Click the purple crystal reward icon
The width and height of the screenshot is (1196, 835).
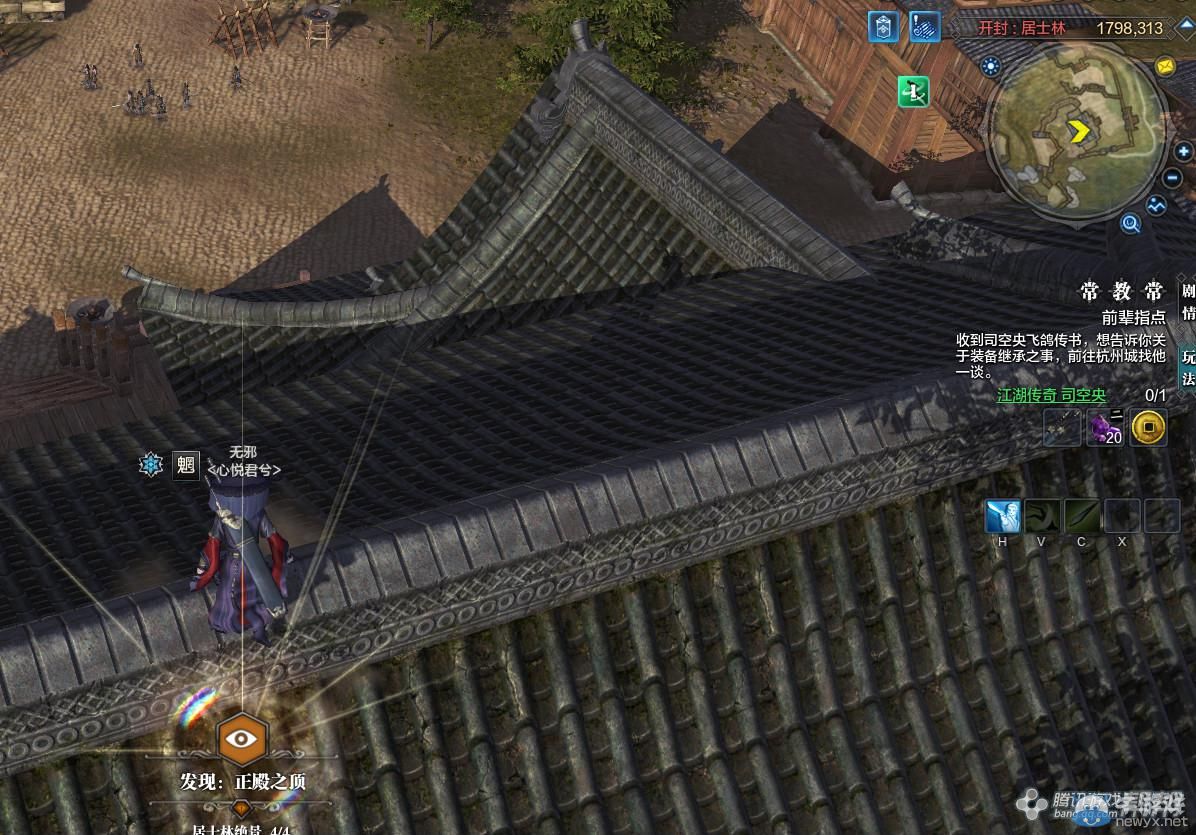(1105, 428)
